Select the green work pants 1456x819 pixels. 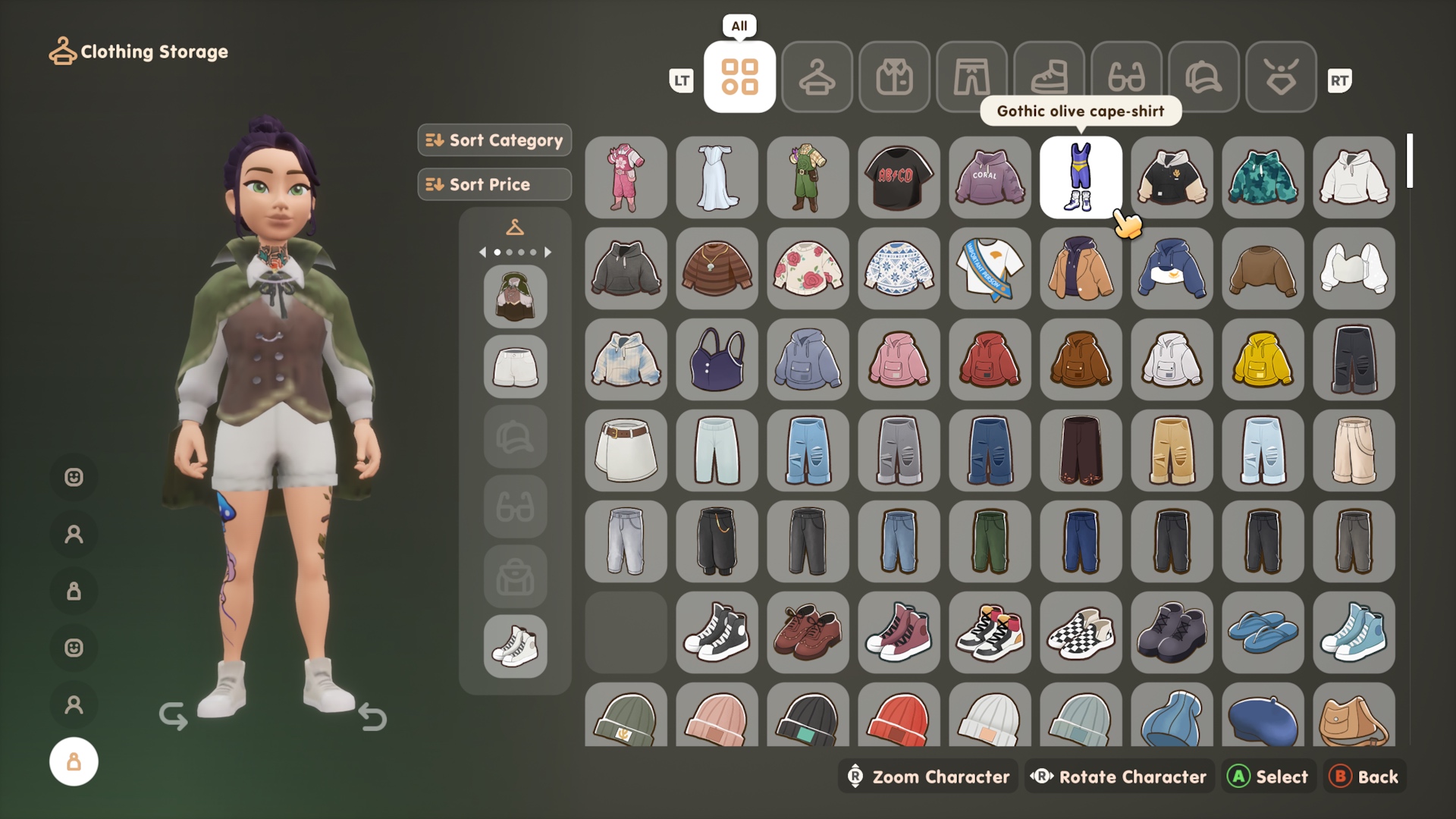pos(990,541)
